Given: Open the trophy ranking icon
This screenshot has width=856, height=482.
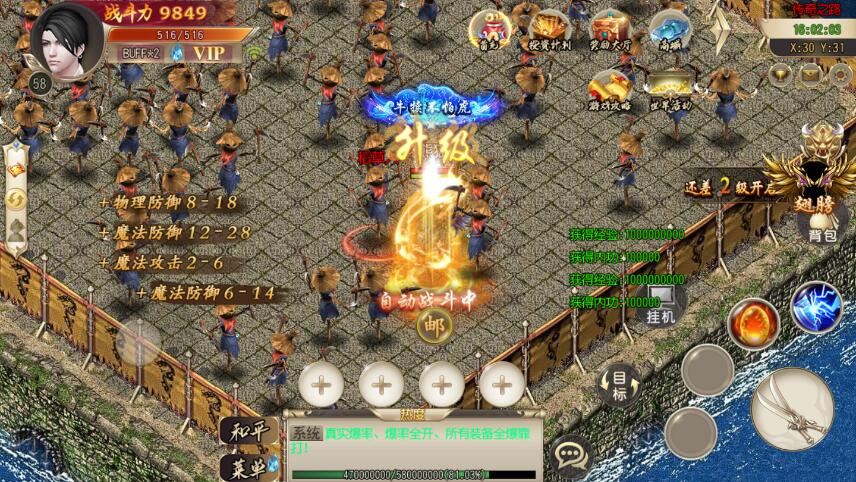Looking at the screenshot, I should [781, 73].
